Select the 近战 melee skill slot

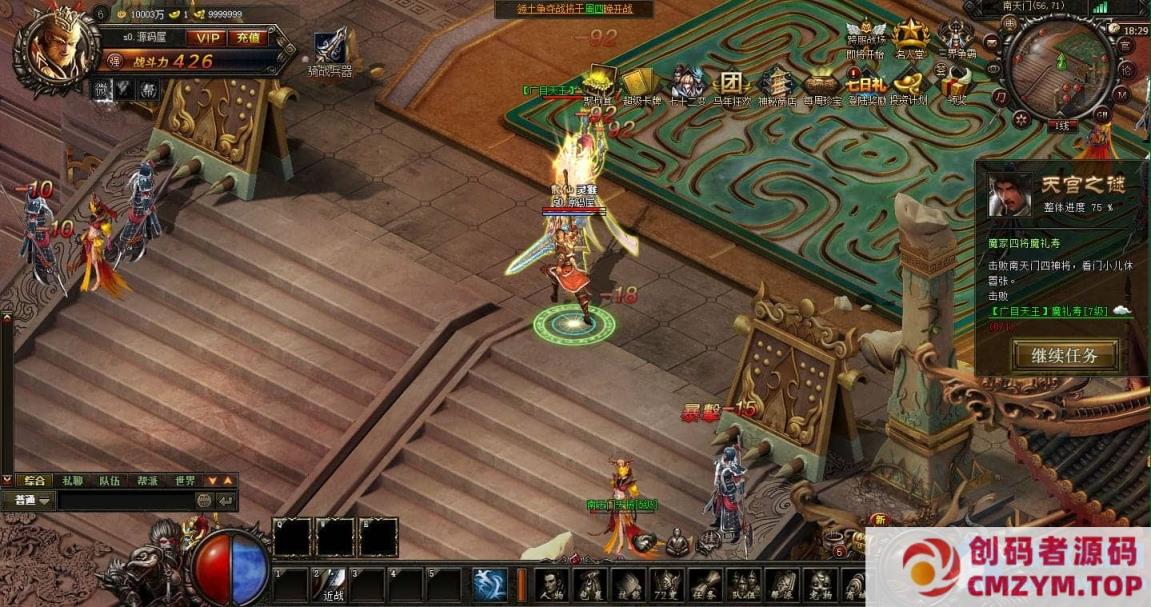click(331, 583)
